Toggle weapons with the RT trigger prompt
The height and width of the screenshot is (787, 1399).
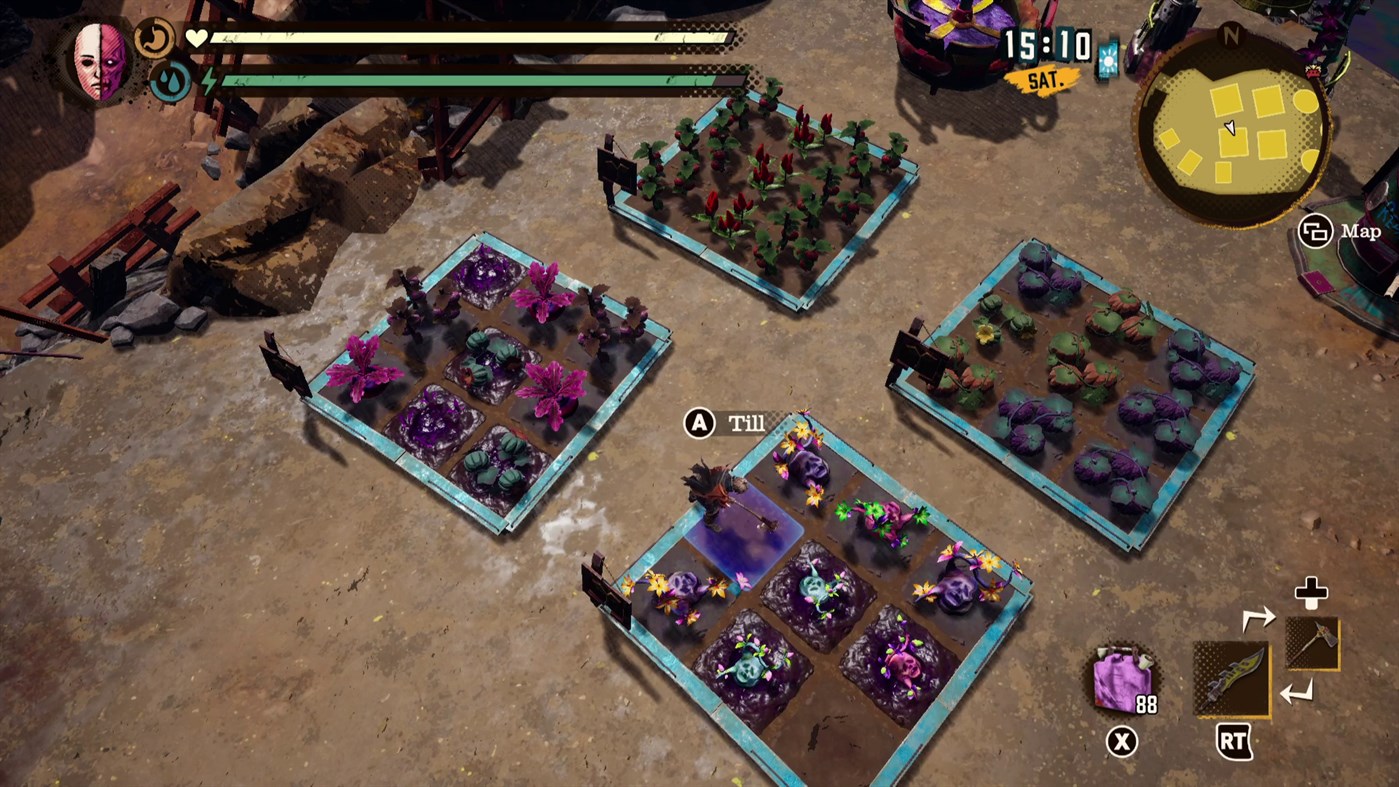point(1234,742)
